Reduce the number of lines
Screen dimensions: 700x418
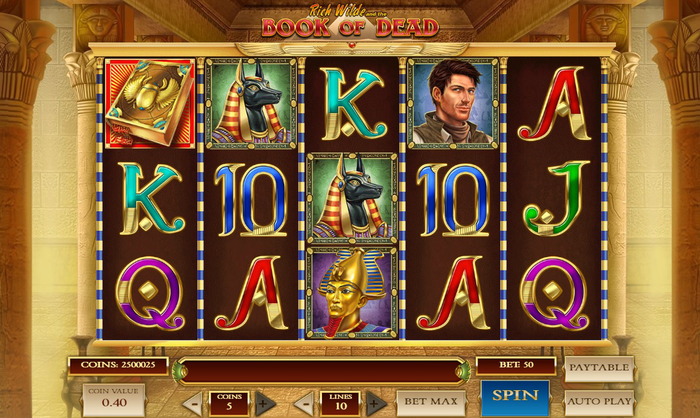303,404
